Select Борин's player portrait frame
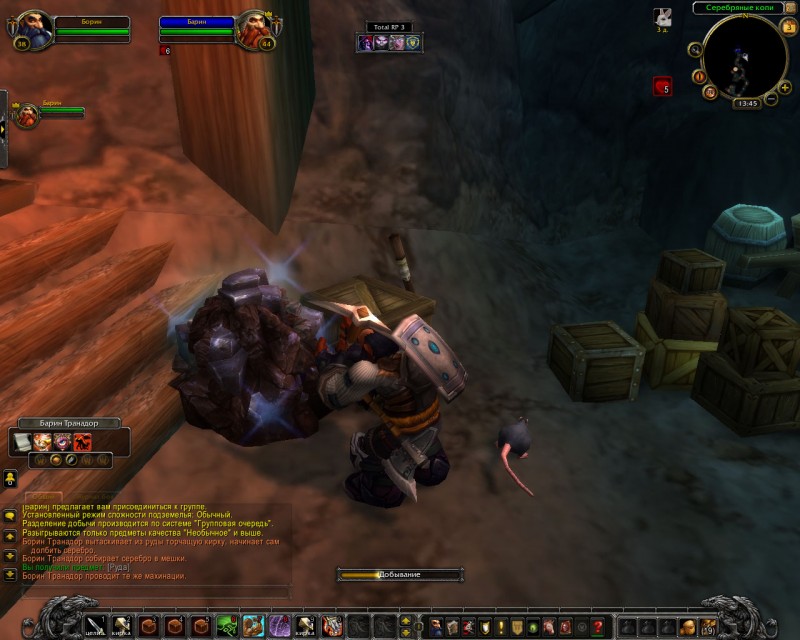 click(35, 30)
